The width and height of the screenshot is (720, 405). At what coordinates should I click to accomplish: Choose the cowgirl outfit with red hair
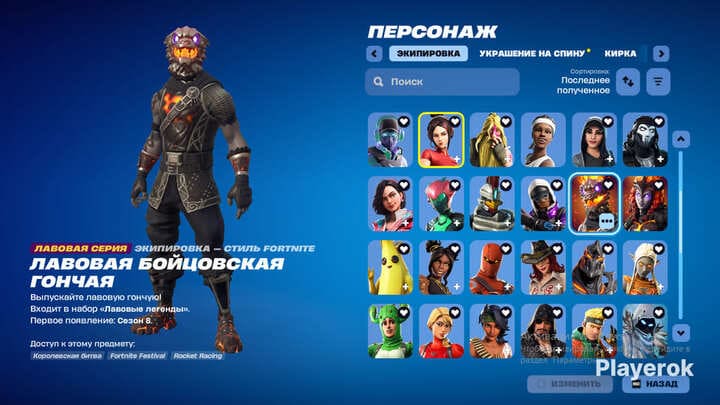click(543, 266)
